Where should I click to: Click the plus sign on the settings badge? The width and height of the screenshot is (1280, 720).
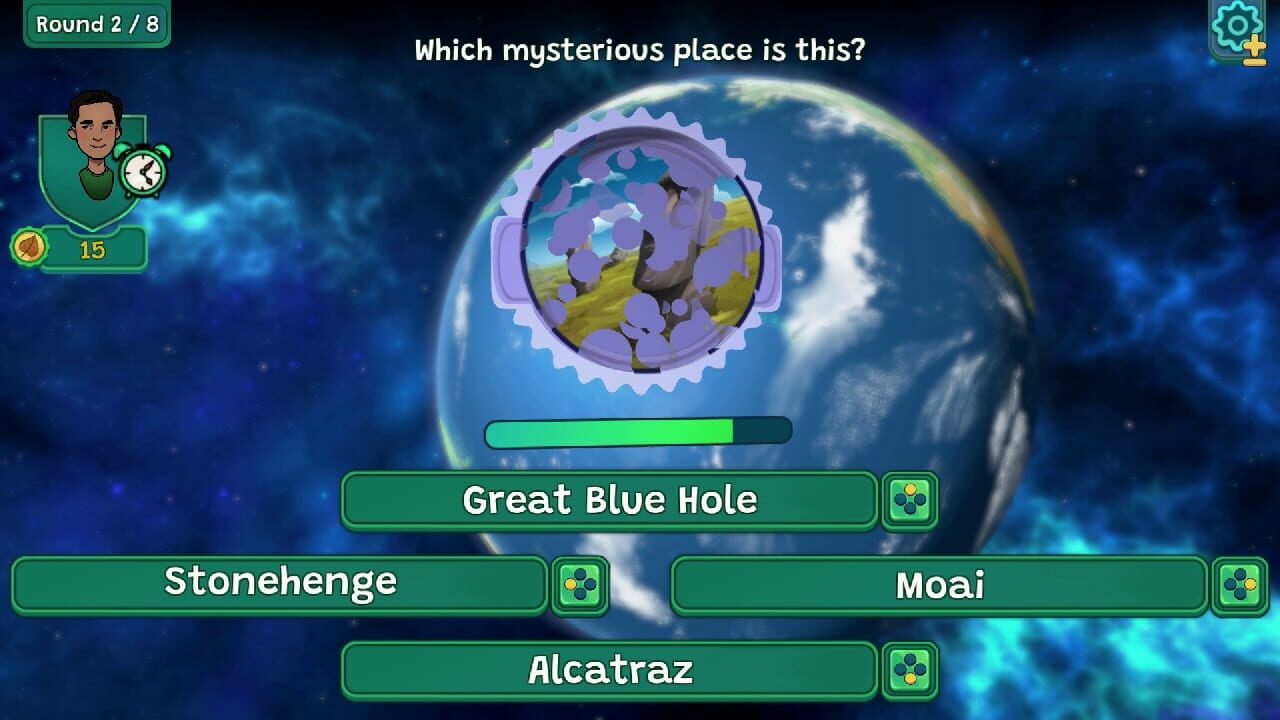tap(1255, 46)
